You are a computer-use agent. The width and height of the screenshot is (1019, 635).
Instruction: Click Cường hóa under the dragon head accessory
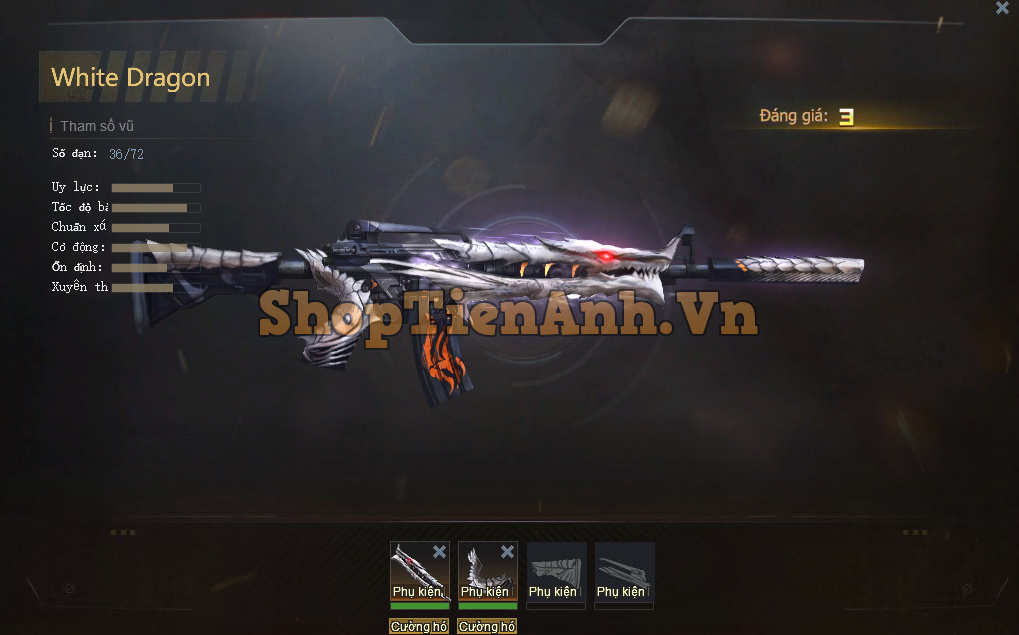tap(419, 627)
